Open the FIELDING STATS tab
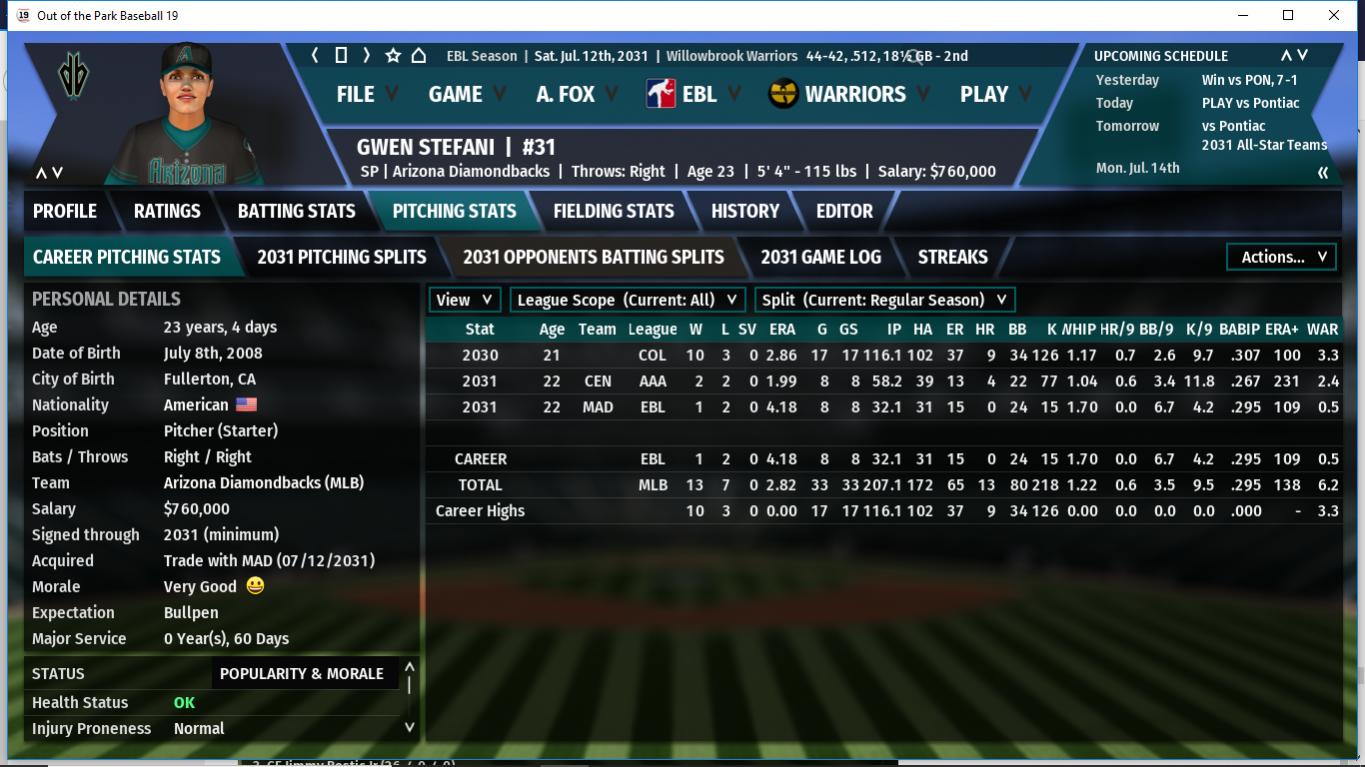Viewport: 1365px width, 767px height. pyautogui.click(x=613, y=211)
